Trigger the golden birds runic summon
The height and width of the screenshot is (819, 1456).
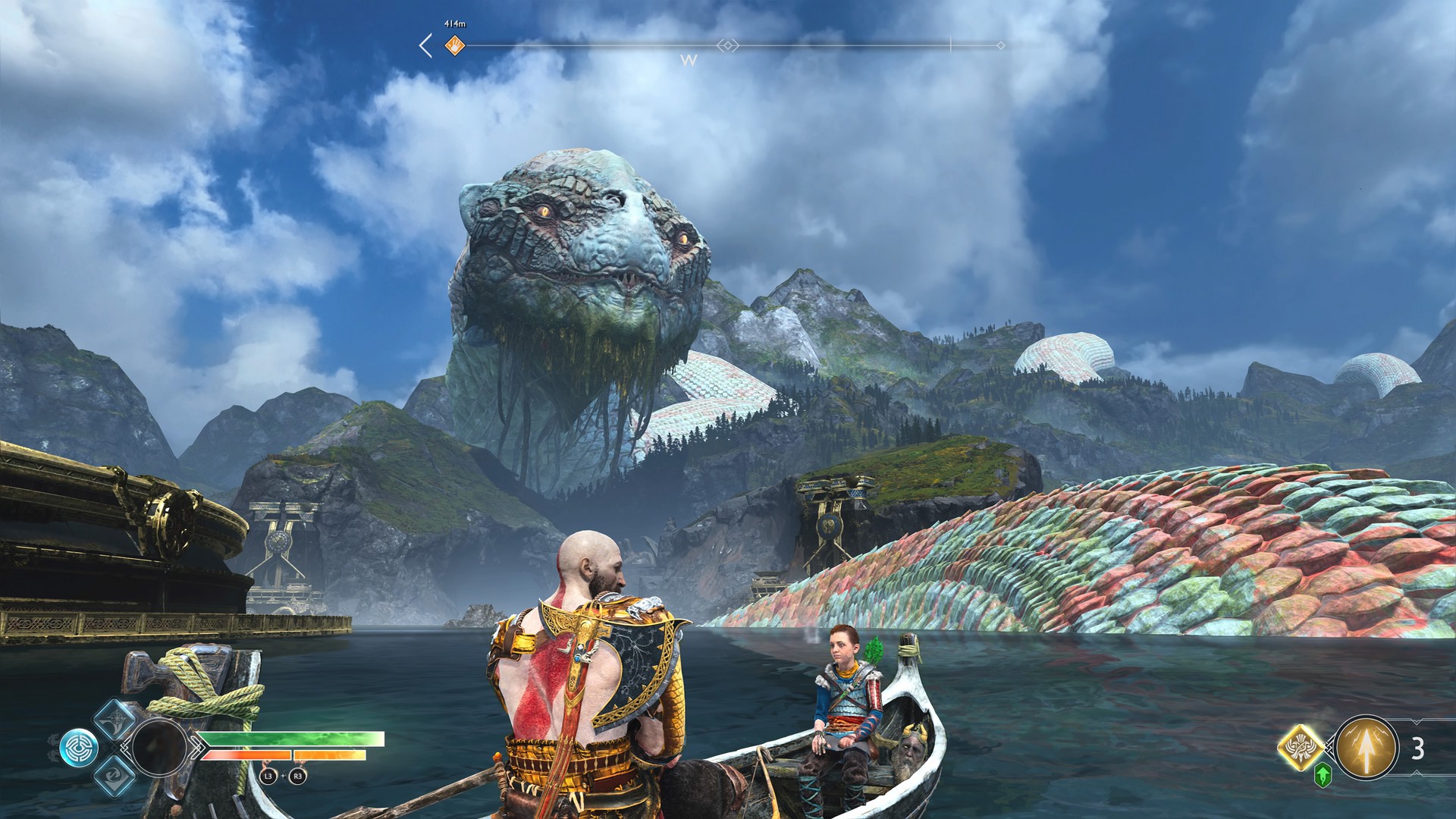pyautogui.click(x=1301, y=747)
